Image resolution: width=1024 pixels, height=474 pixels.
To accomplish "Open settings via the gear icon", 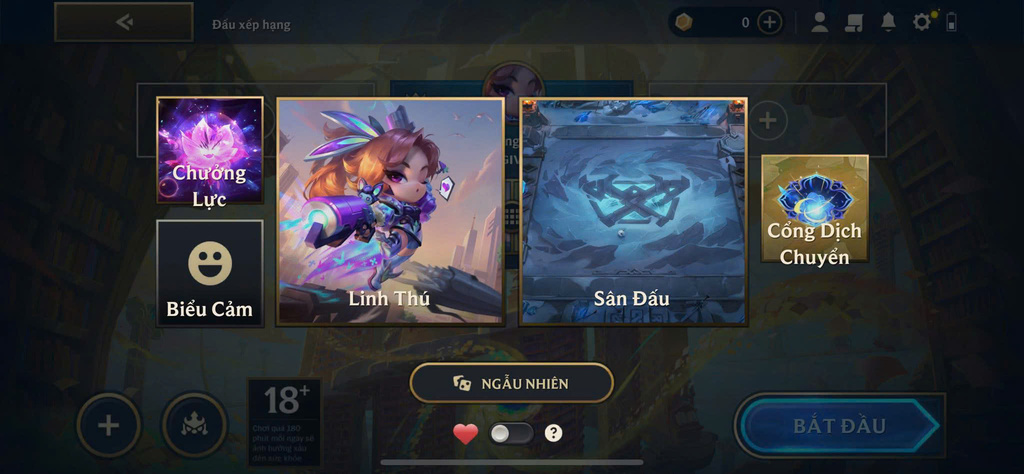I will coord(922,22).
